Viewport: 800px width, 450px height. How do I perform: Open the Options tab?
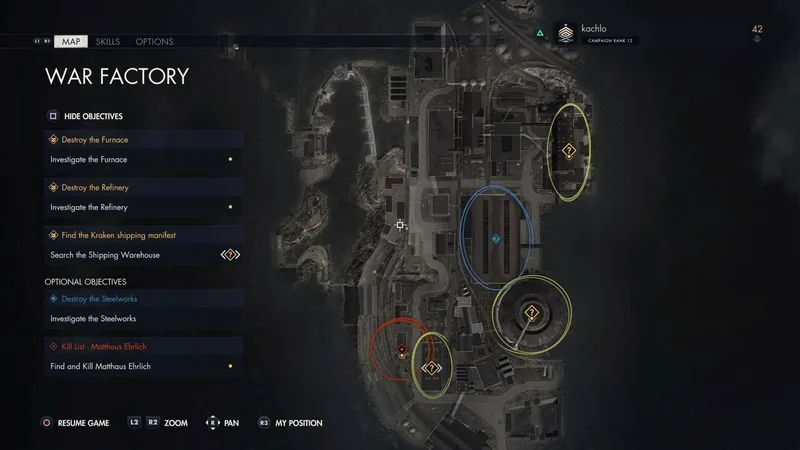pos(154,42)
